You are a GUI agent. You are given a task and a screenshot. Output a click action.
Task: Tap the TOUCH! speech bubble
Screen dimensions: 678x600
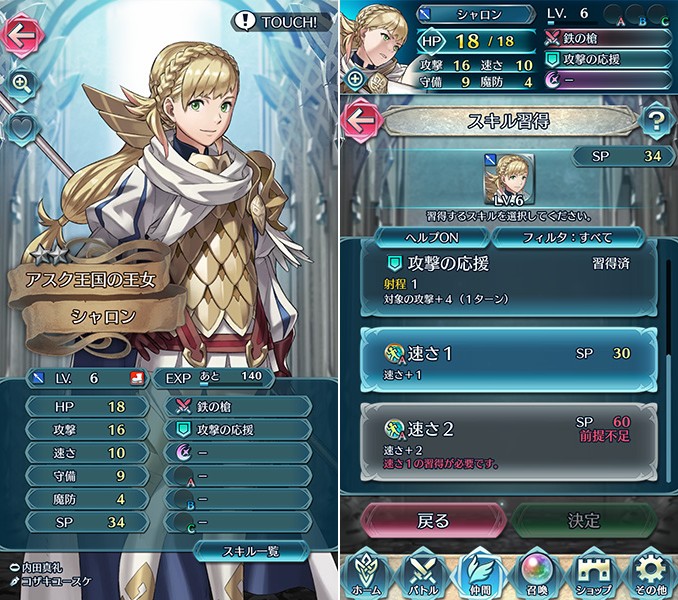coord(281,21)
